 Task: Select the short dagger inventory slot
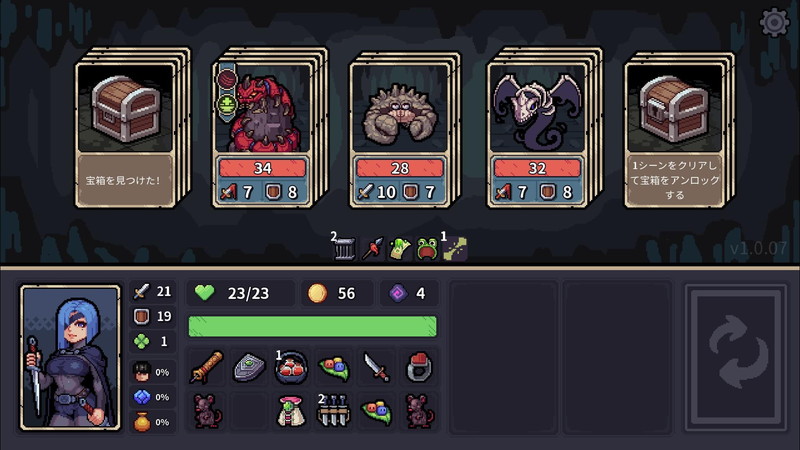376,367
